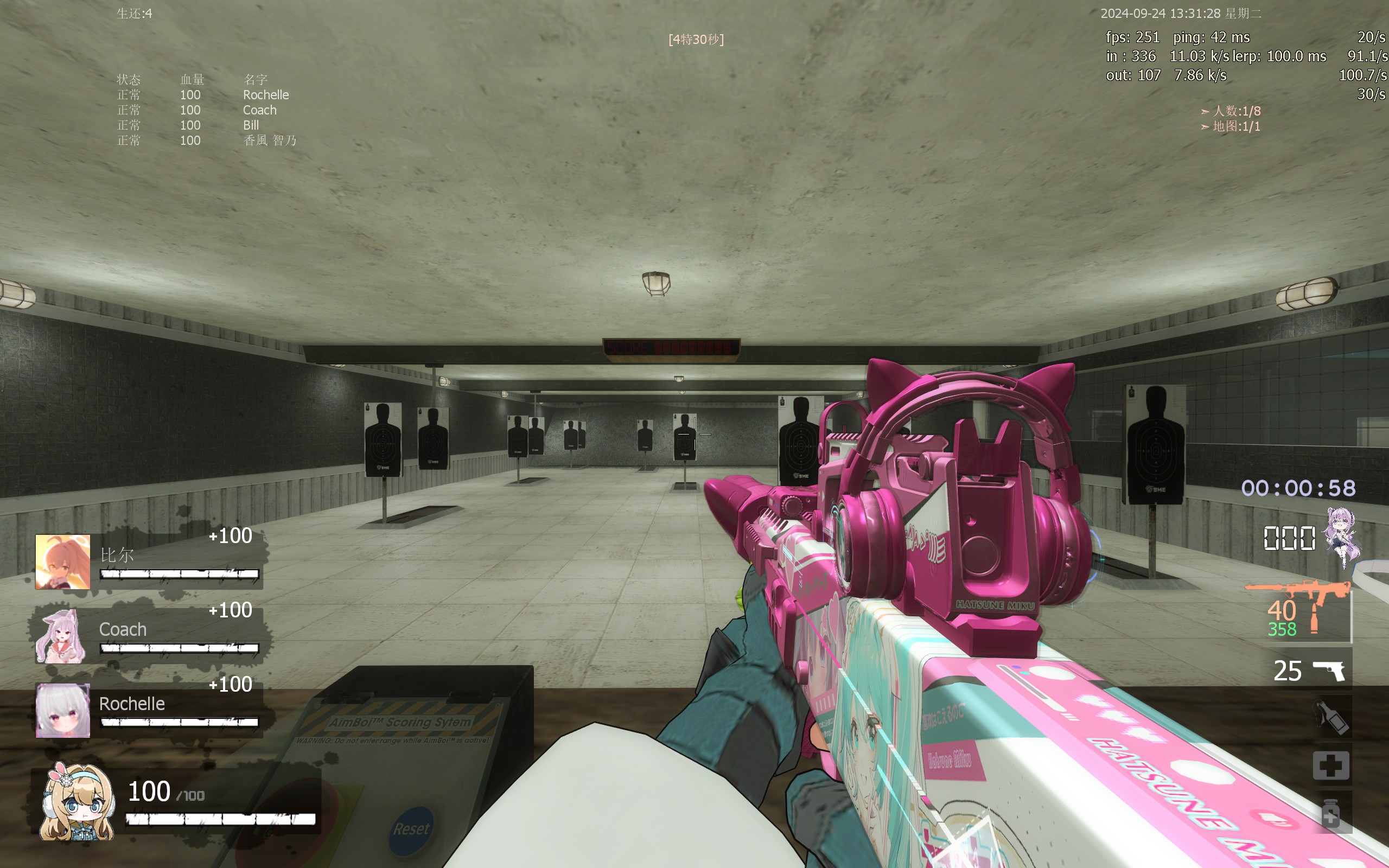1389x868 pixels.
Task: Select the molotov bottle slot
Action: pyautogui.click(x=1331, y=717)
